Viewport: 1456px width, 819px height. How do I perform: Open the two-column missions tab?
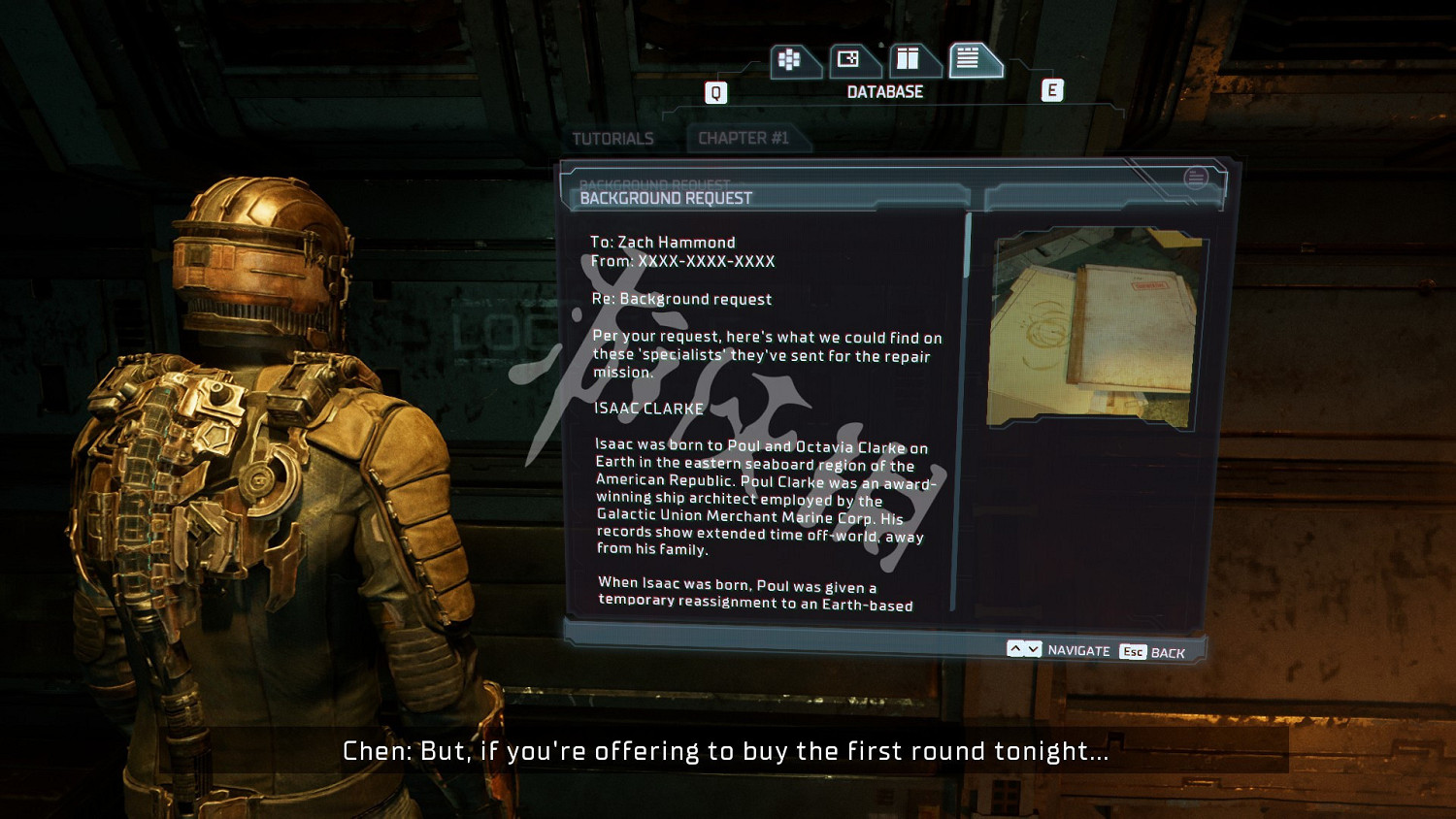click(x=910, y=60)
